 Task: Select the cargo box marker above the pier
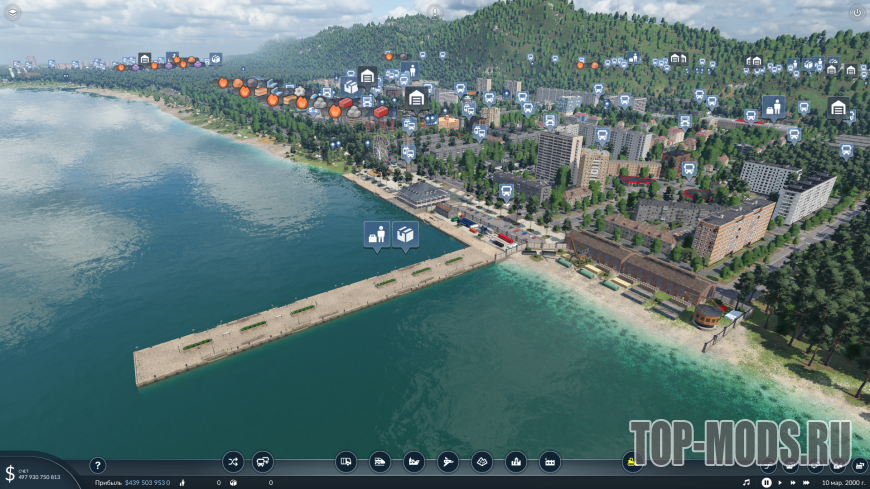pos(405,234)
